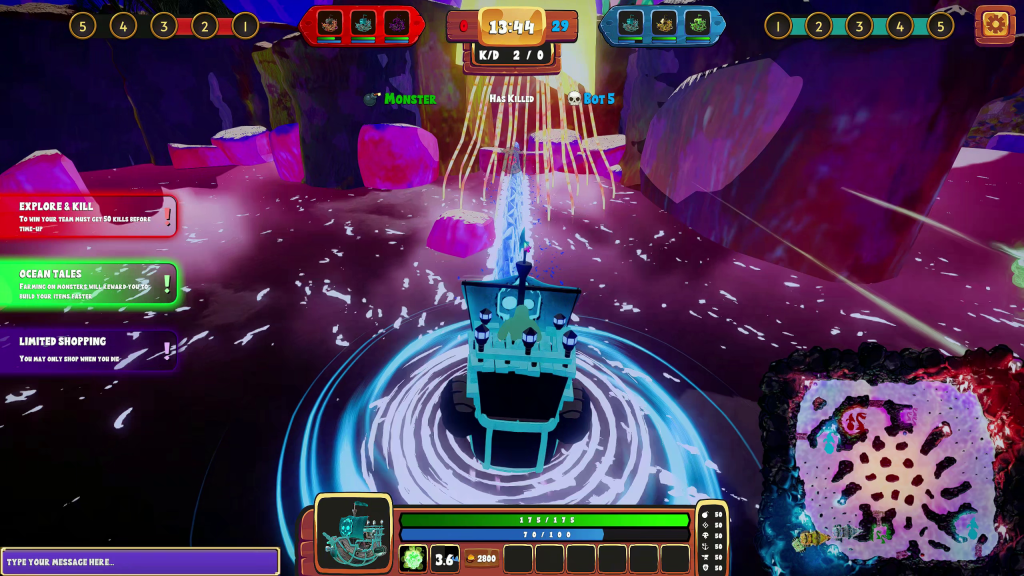1024x576 pixels.
Task: Select the blue team ship portraits panel
Action: click(662, 24)
